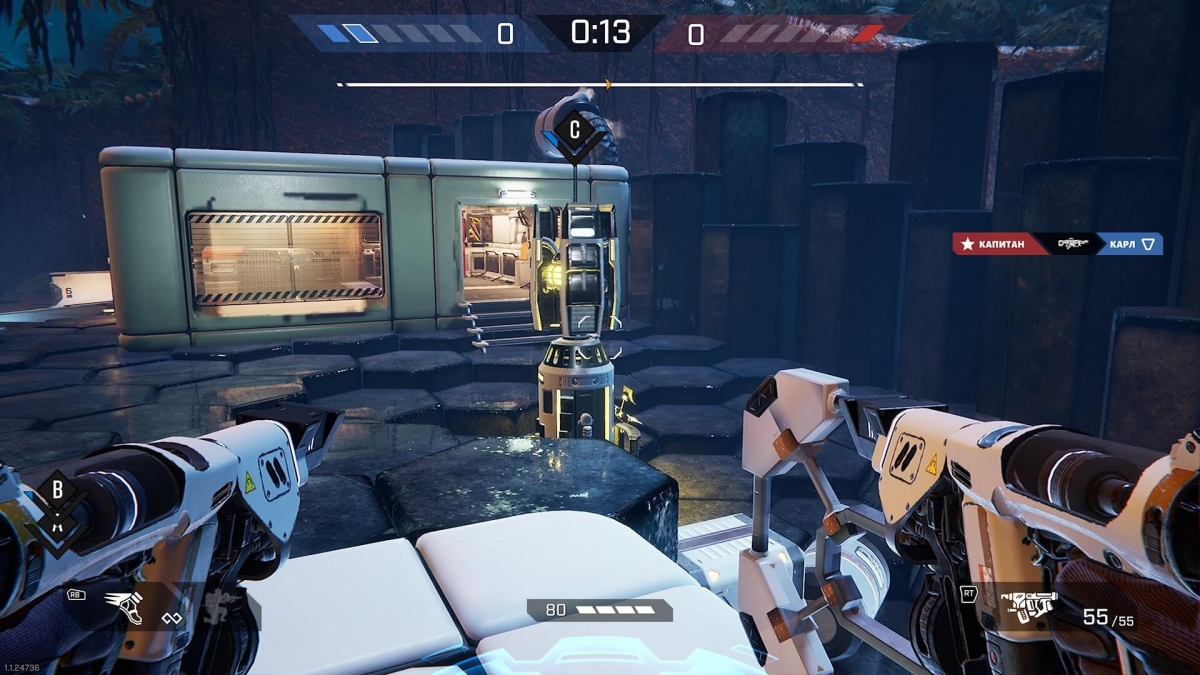Select the dual pistol weapon icon
1200x675 pixels.
click(x=1029, y=609)
